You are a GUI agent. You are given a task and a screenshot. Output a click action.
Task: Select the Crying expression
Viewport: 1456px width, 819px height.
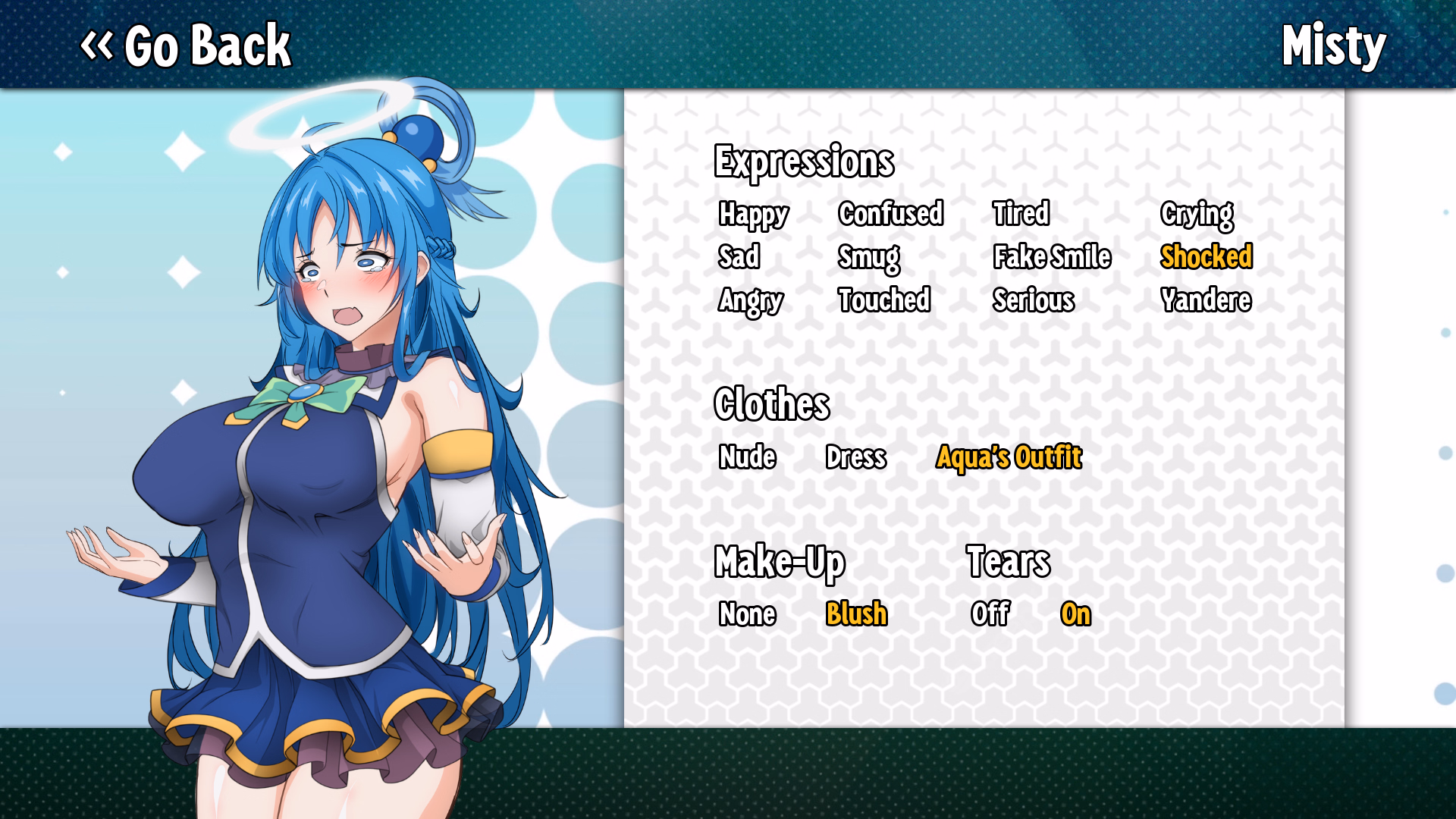(x=1197, y=215)
